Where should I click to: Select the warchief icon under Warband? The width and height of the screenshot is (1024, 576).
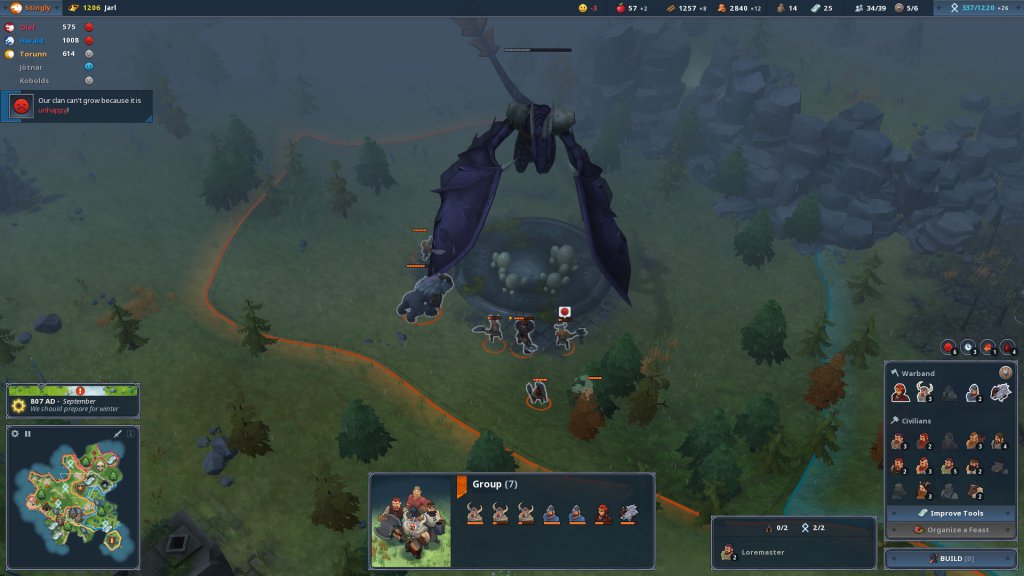coord(900,393)
